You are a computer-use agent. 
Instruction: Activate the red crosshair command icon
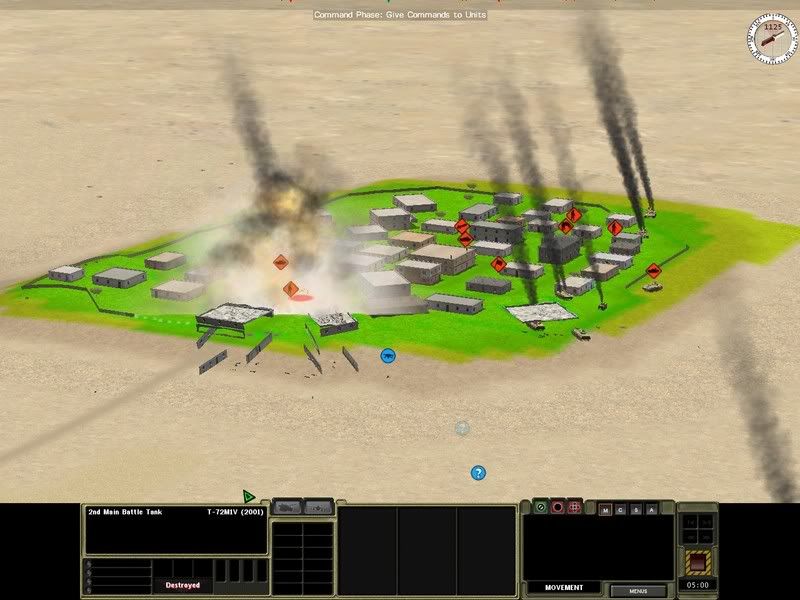575,507
